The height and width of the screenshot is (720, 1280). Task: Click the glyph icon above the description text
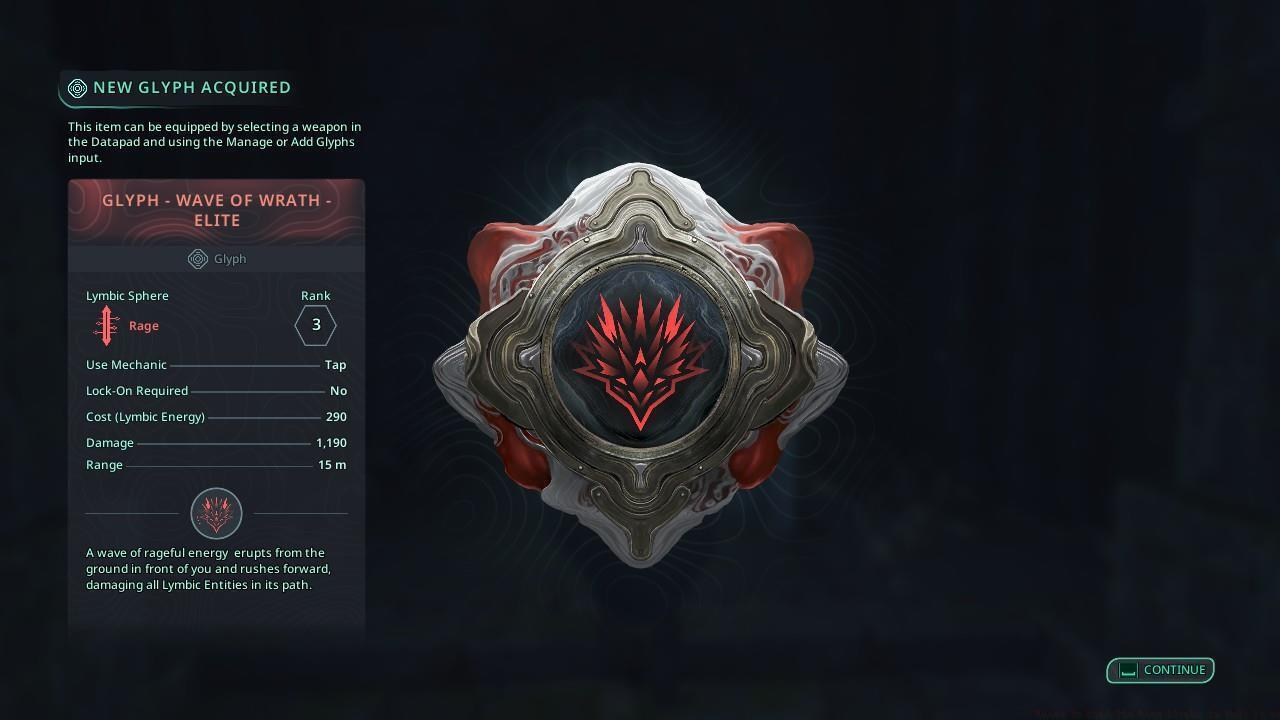(x=216, y=513)
